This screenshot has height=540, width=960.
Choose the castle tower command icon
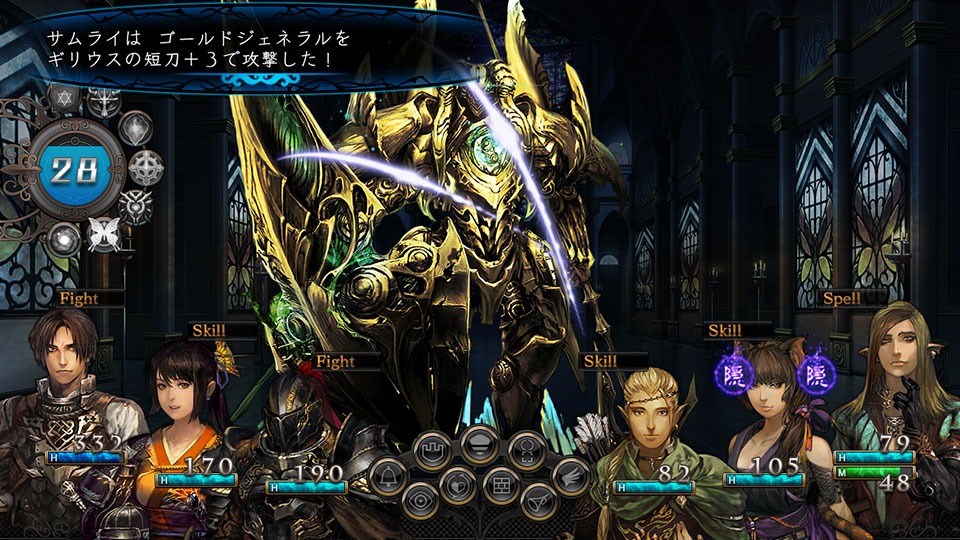[433, 453]
